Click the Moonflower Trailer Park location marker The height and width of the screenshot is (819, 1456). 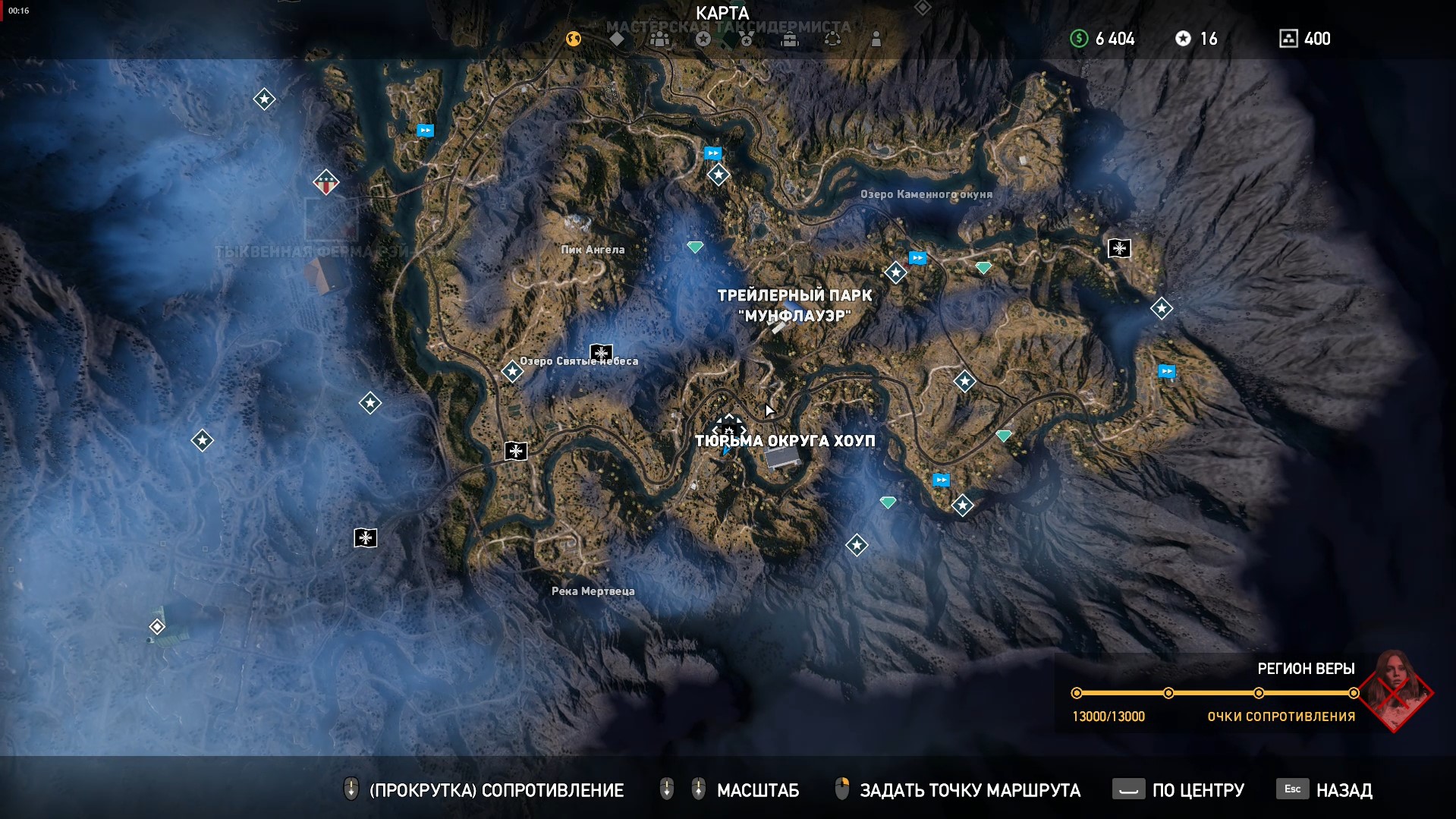[778, 327]
